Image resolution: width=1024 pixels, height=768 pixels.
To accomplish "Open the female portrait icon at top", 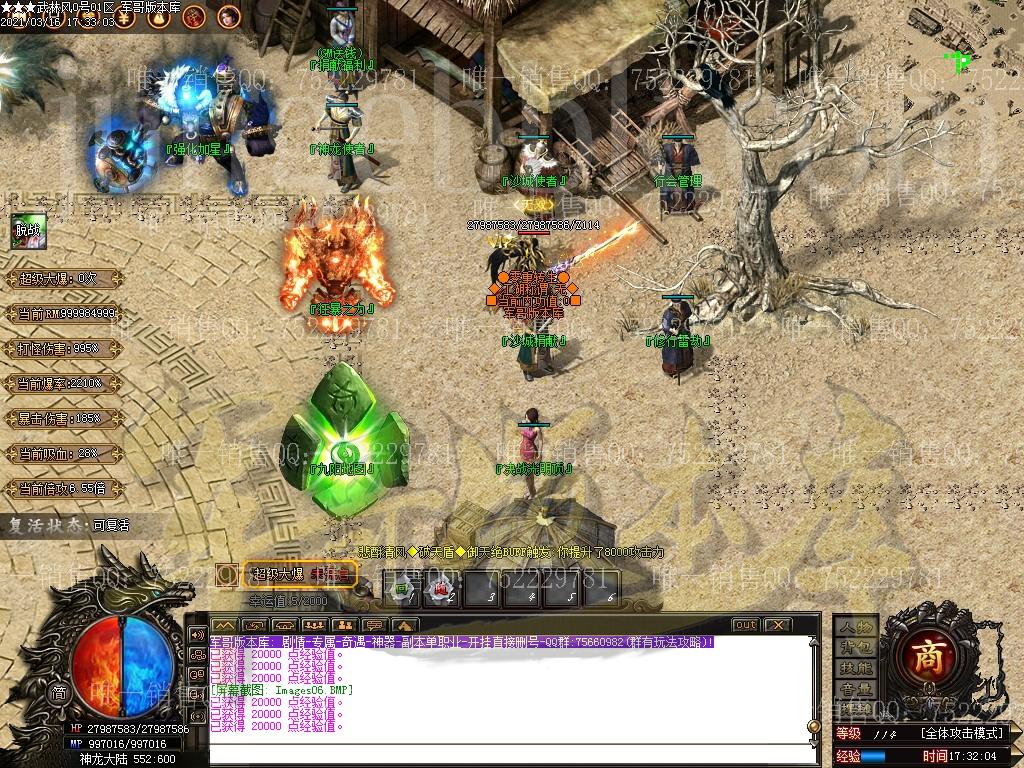I will tap(228, 15).
